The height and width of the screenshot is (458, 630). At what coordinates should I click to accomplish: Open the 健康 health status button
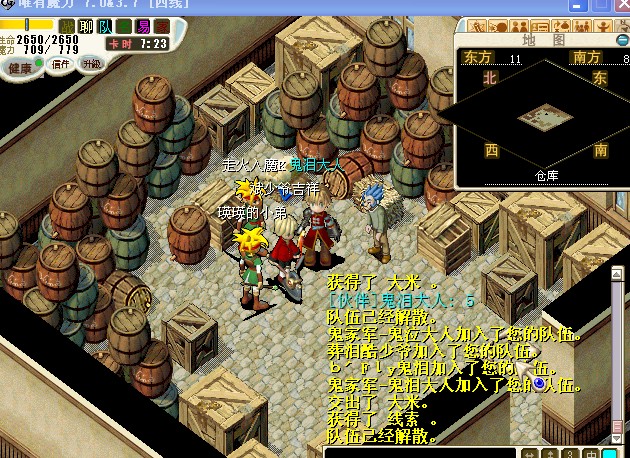(x=20, y=68)
